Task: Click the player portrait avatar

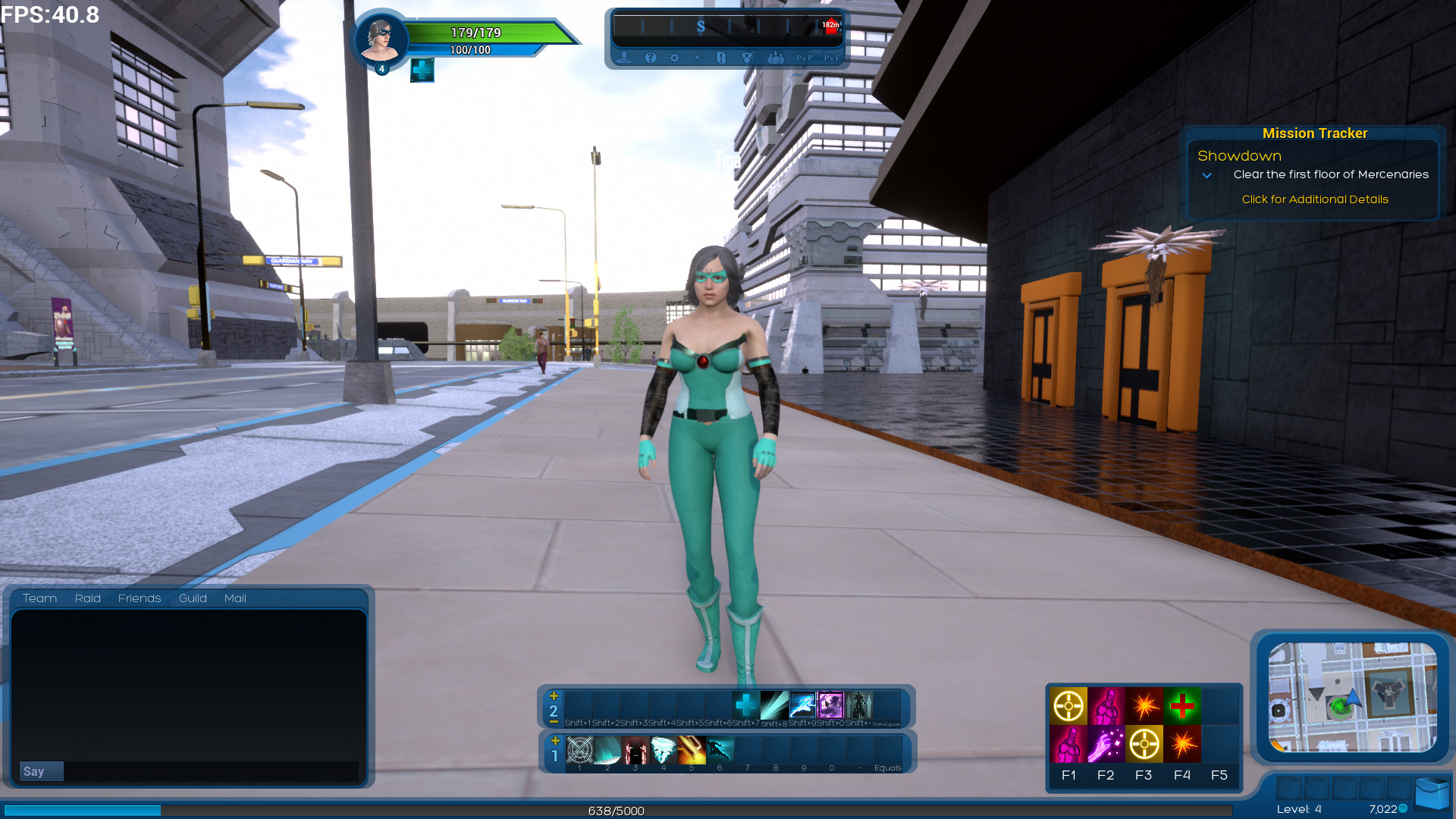Action: (380, 39)
